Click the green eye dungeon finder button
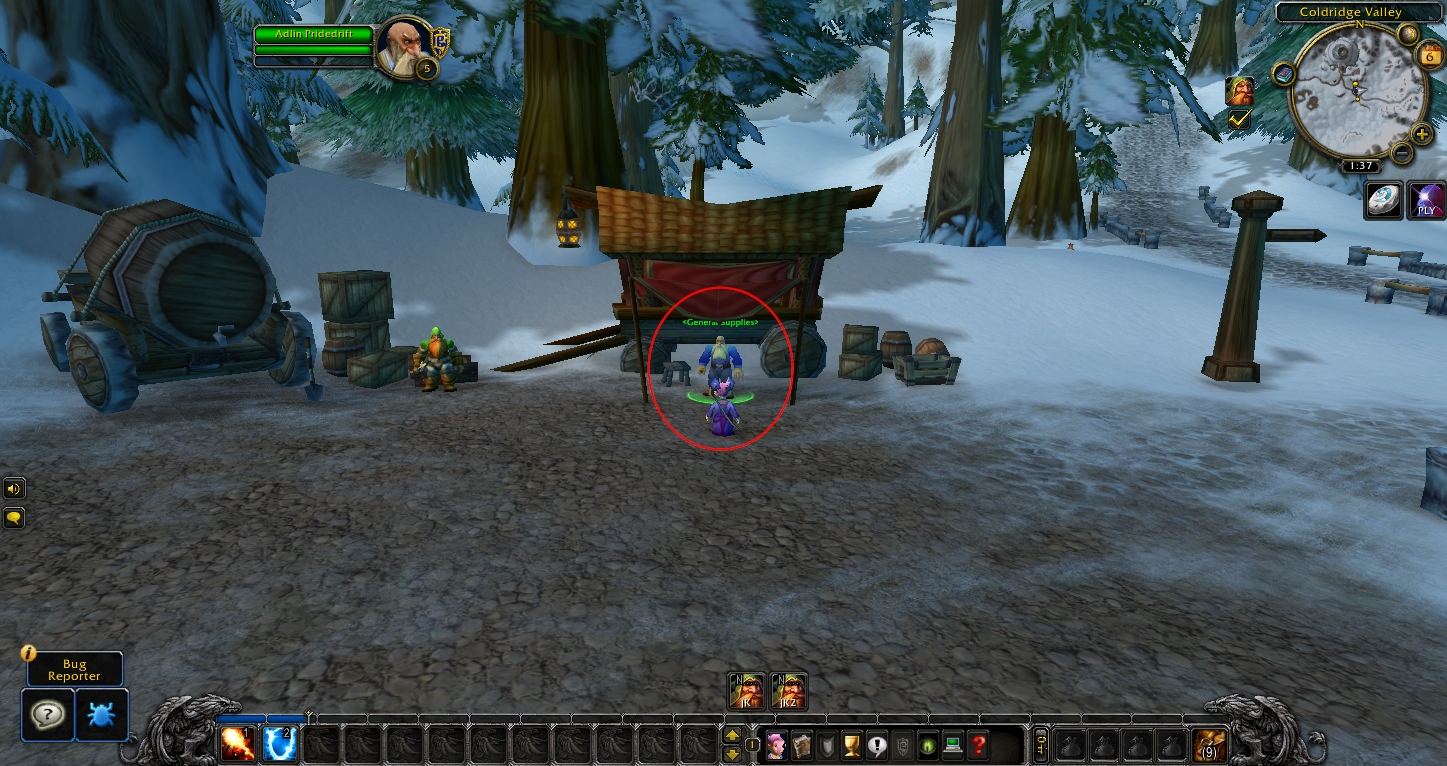The width and height of the screenshot is (1447, 766). click(928, 745)
